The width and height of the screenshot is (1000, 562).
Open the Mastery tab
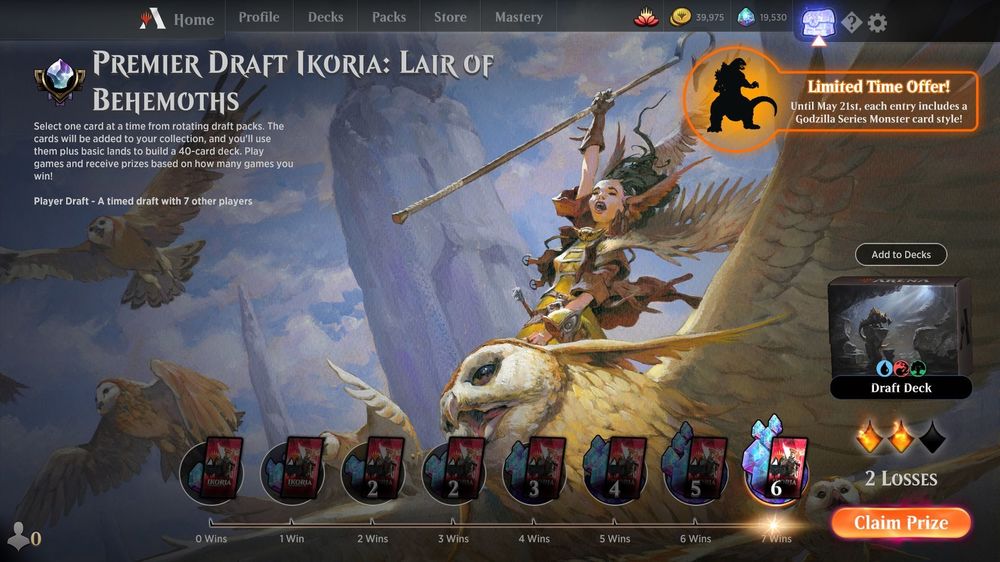519,17
